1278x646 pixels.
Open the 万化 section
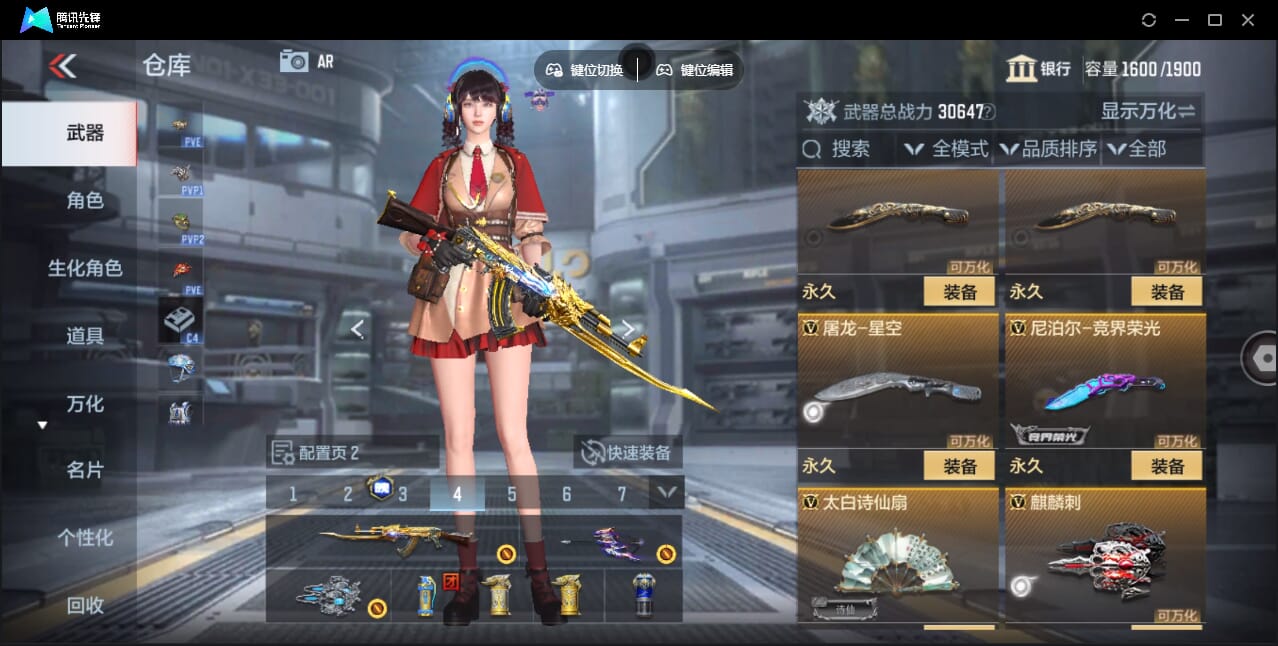pyautogui.click(x=85, y=404)
